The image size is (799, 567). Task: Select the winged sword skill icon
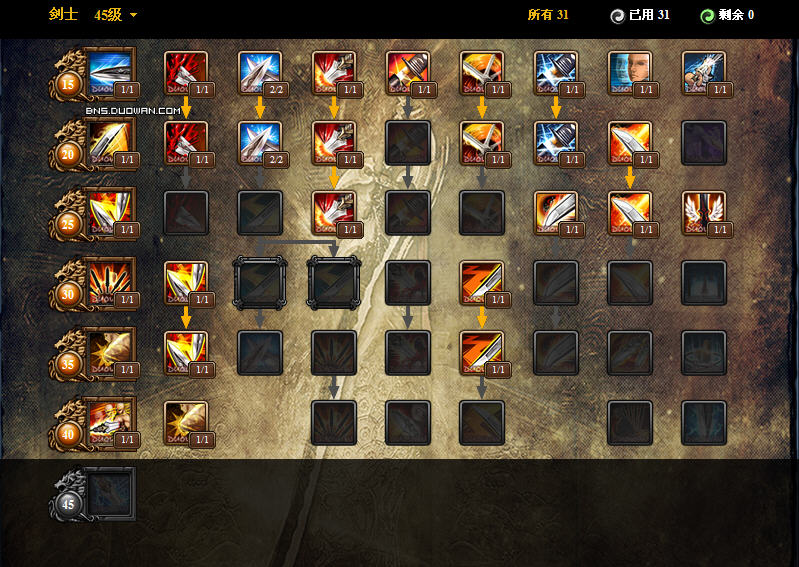tap(704, 213)
